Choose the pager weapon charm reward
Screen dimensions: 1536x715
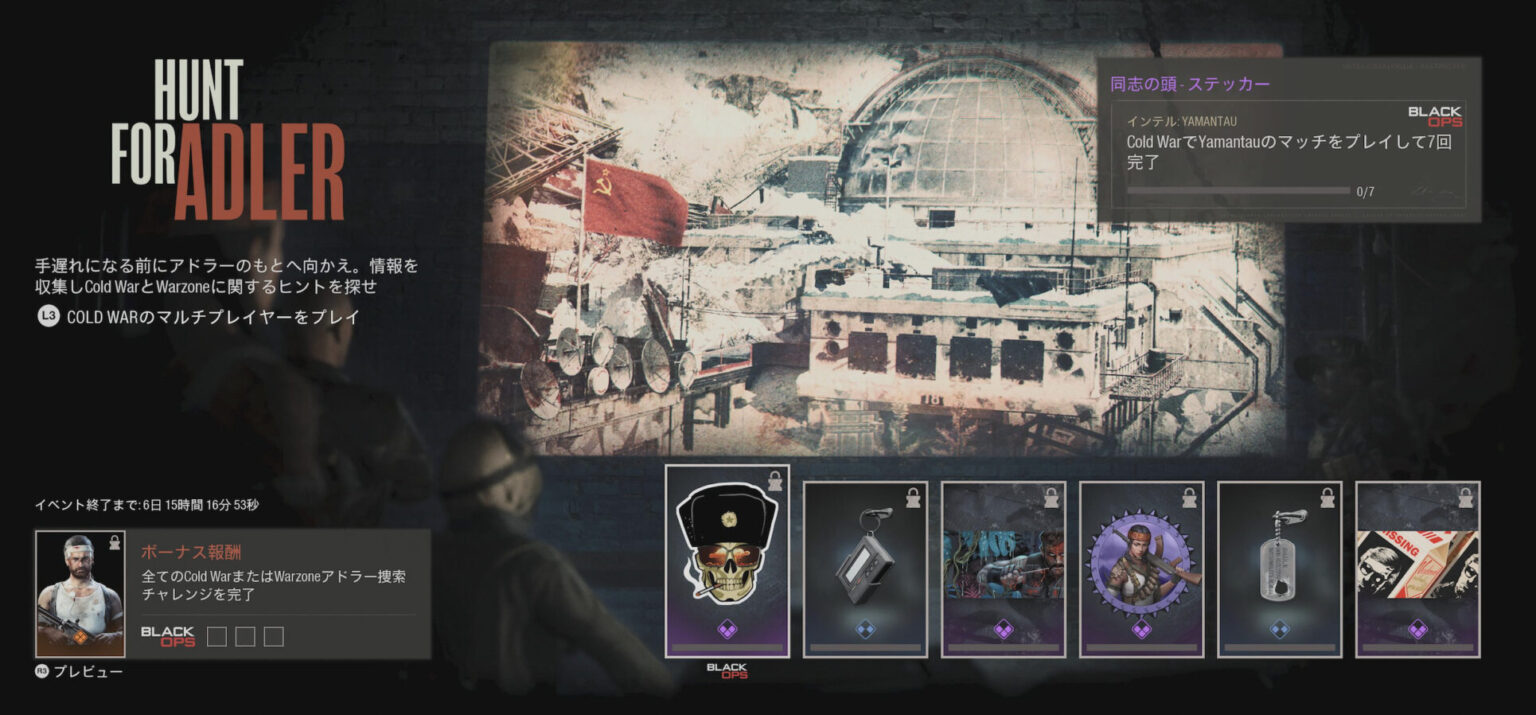[865, 569]
